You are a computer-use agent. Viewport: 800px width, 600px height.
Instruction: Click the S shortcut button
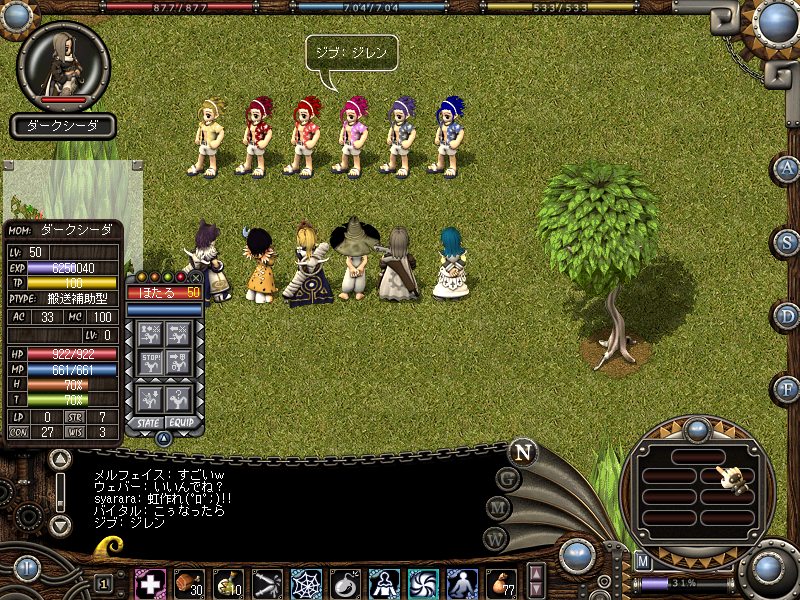coord(788,241)
